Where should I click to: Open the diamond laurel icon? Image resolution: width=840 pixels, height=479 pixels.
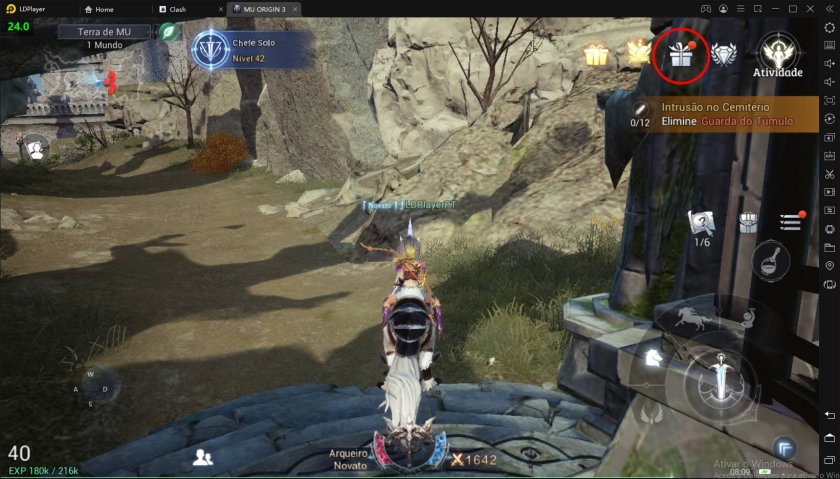[724, 55]
